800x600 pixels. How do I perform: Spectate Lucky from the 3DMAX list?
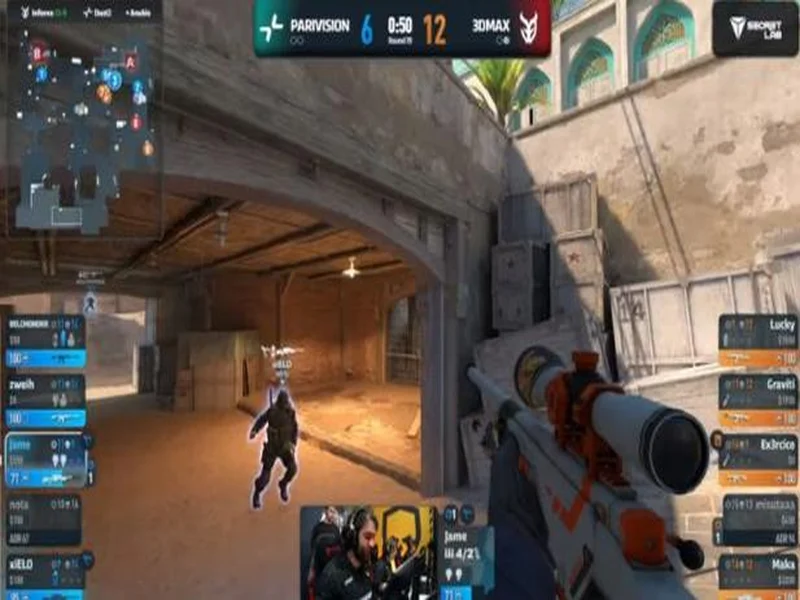coord(757,341)
